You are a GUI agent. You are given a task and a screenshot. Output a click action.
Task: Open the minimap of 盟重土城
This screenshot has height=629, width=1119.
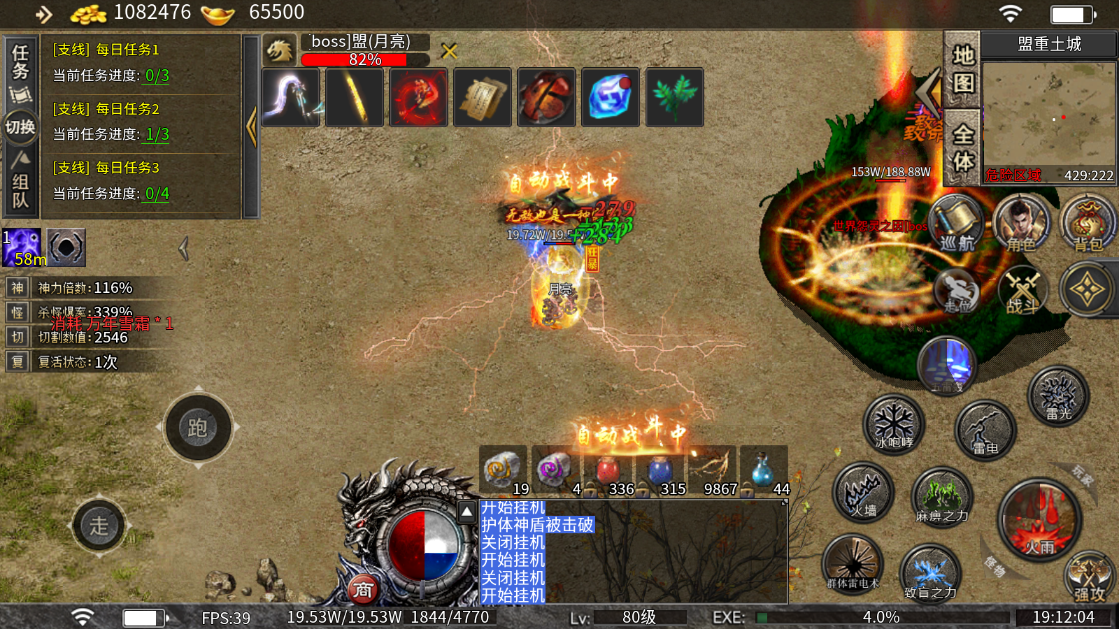pyautogui.click(x=1048, y=118)
